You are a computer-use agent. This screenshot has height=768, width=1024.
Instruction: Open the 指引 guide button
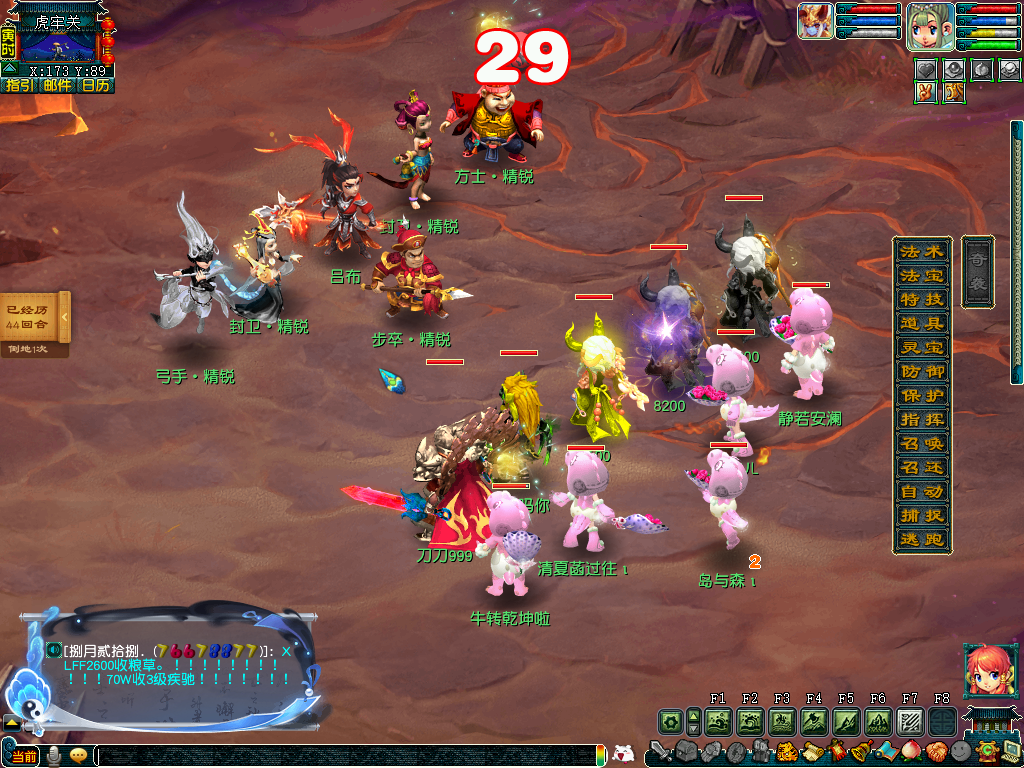[19, 86]
